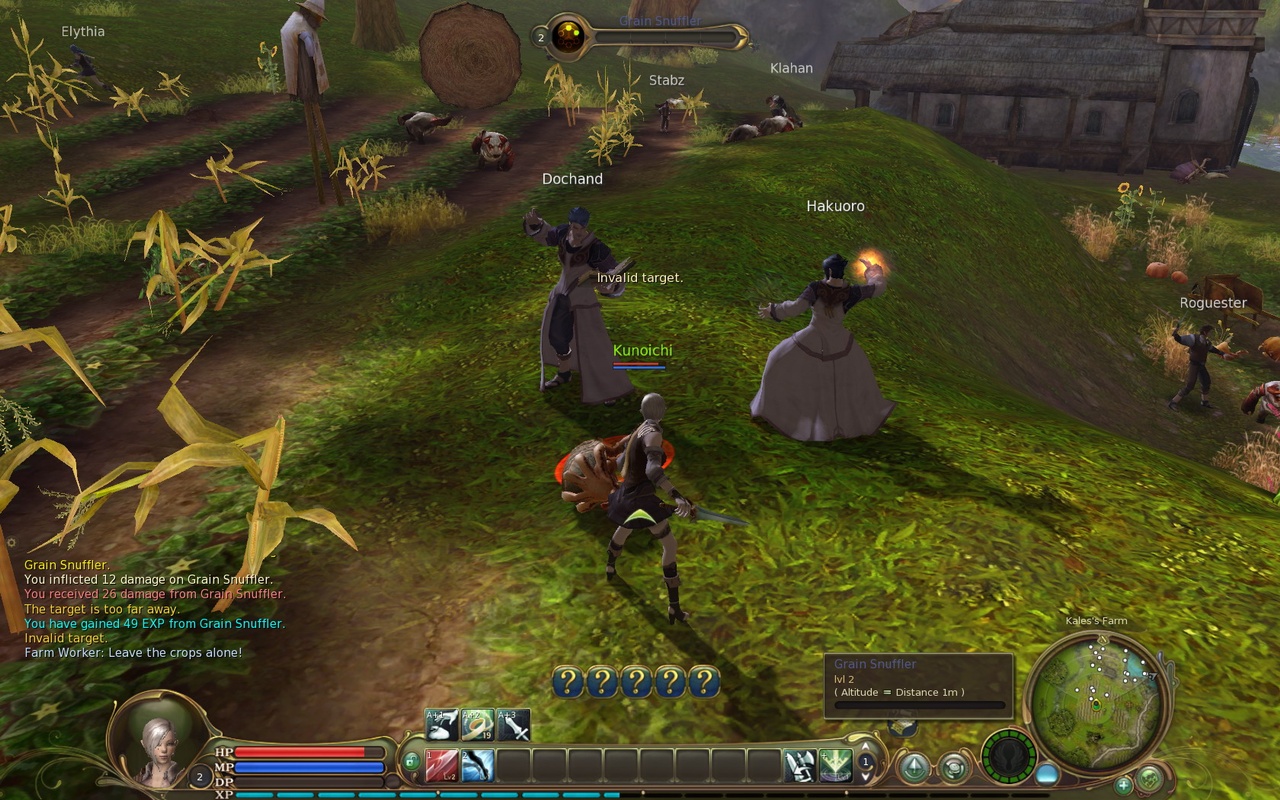The height and width of the screenshot is (800, 1280).
Task: Toggle the hotbar lock padlock
Action: (412, 760)
